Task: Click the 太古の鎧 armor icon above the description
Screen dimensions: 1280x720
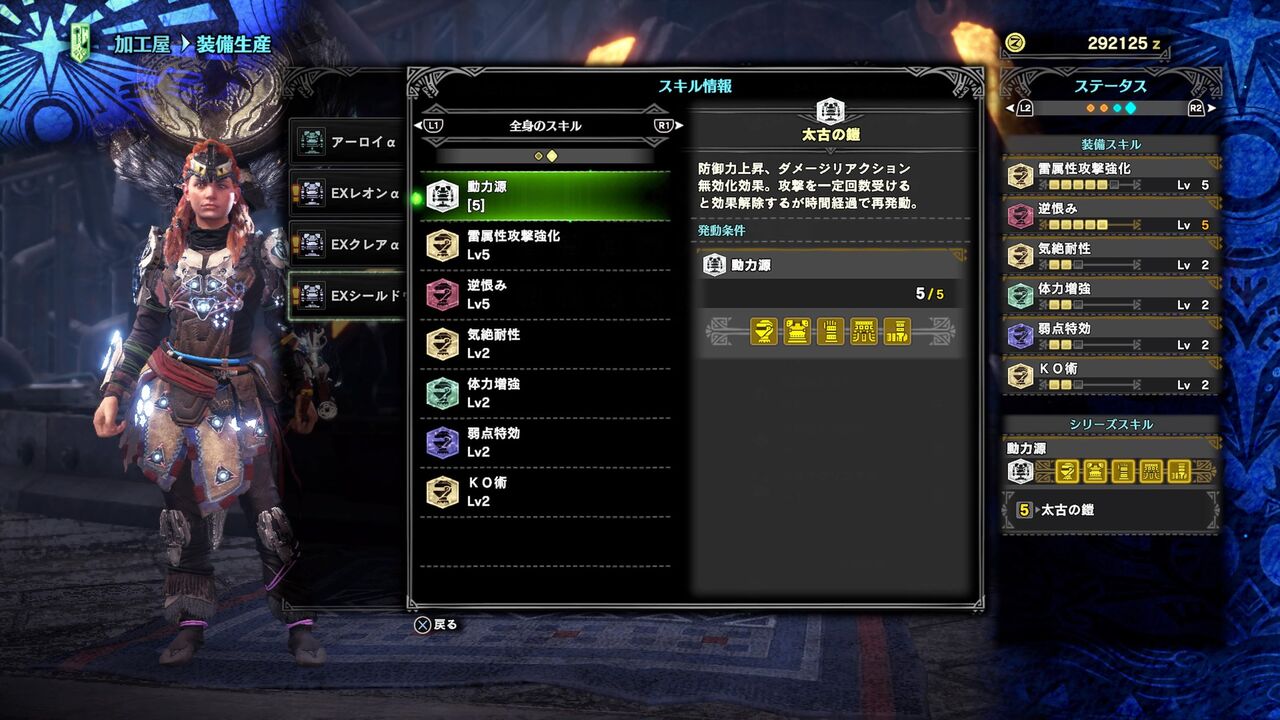Action: (x=830, y=112)
